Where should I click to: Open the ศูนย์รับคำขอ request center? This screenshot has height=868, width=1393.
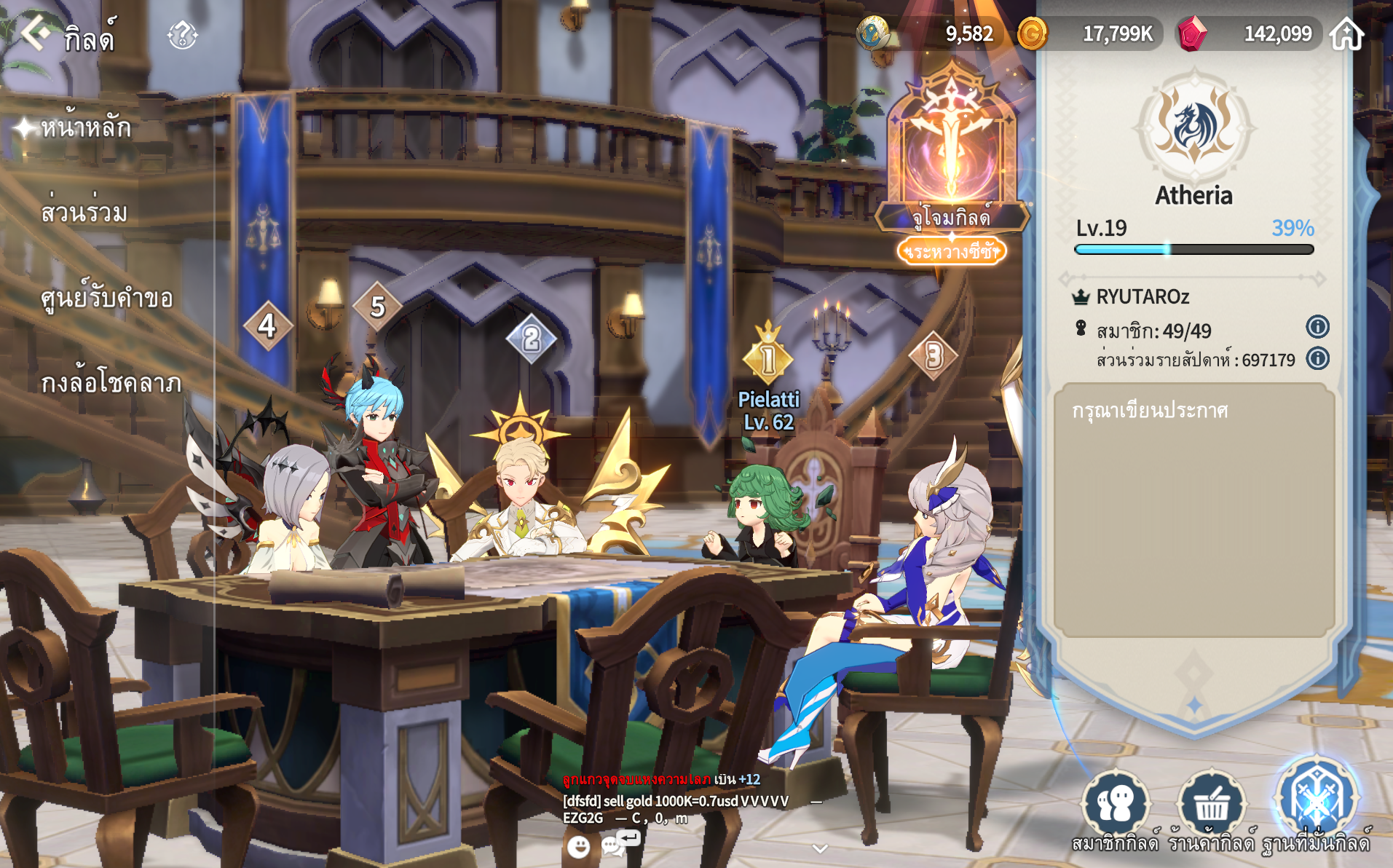click(106, 298)
